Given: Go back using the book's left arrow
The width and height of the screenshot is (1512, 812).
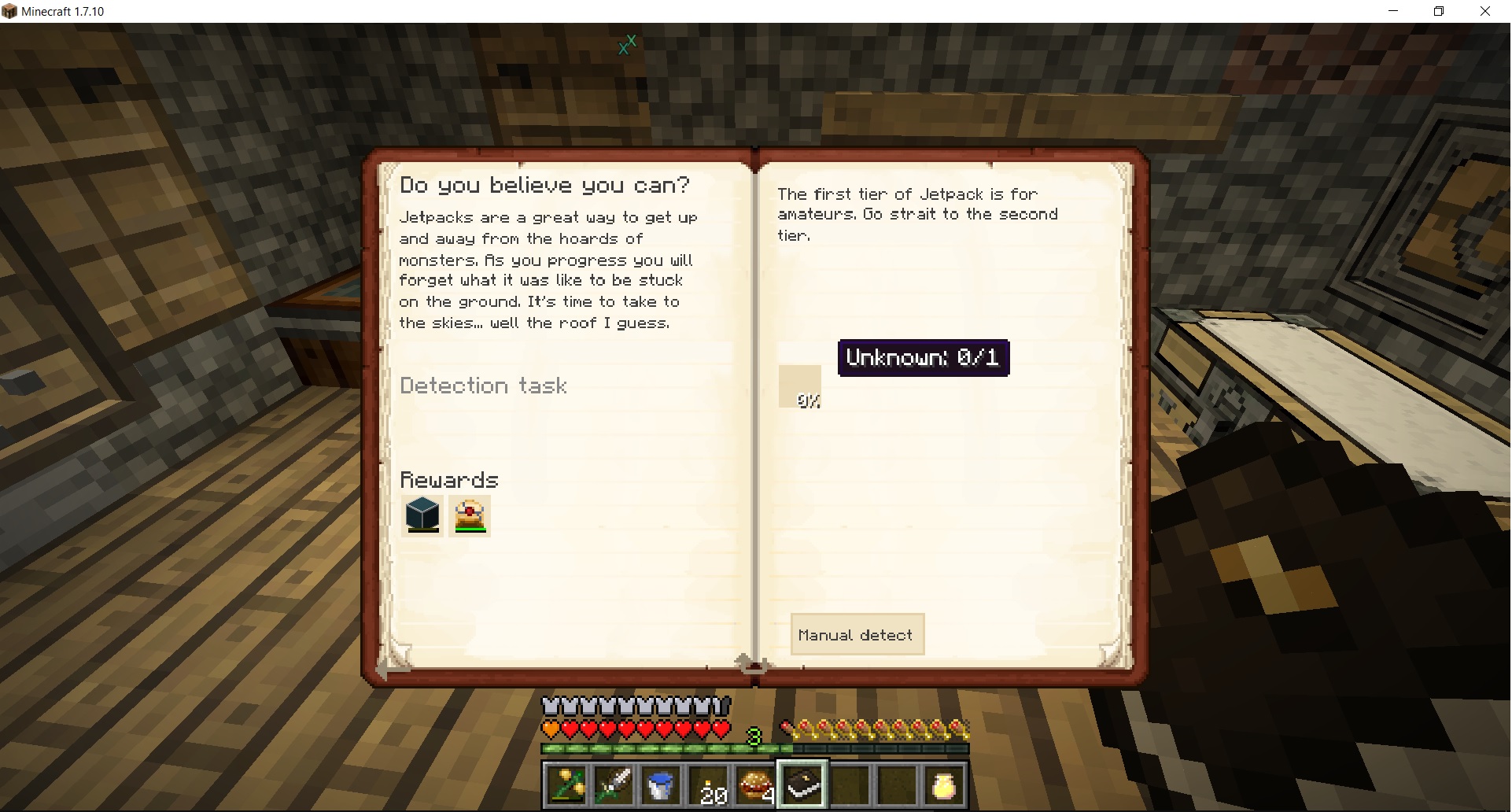Looking at the screenshot, I should [385, 669].
